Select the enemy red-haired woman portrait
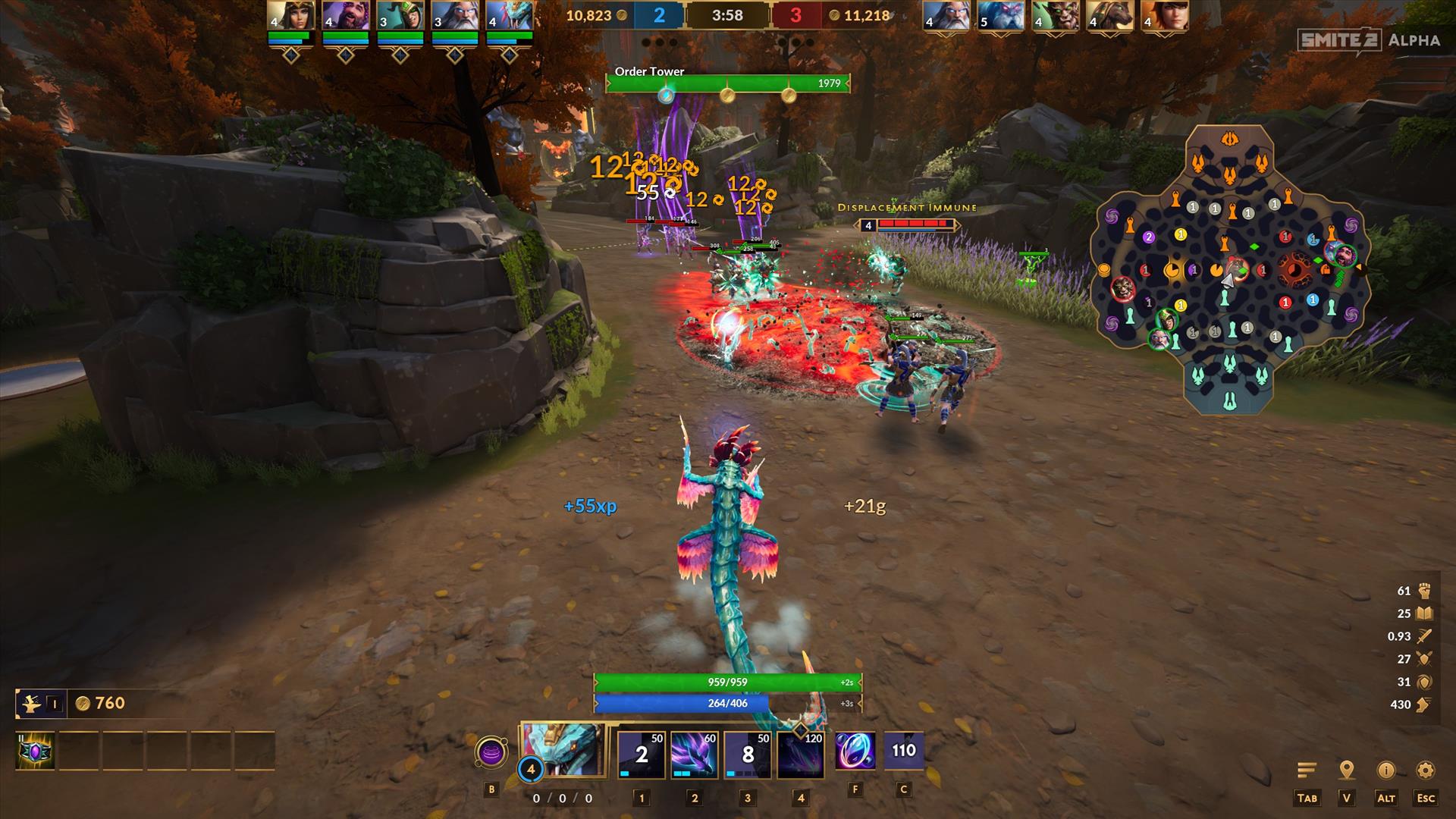The height and width of the screenshot is (819, 1456). (1164, 16)
